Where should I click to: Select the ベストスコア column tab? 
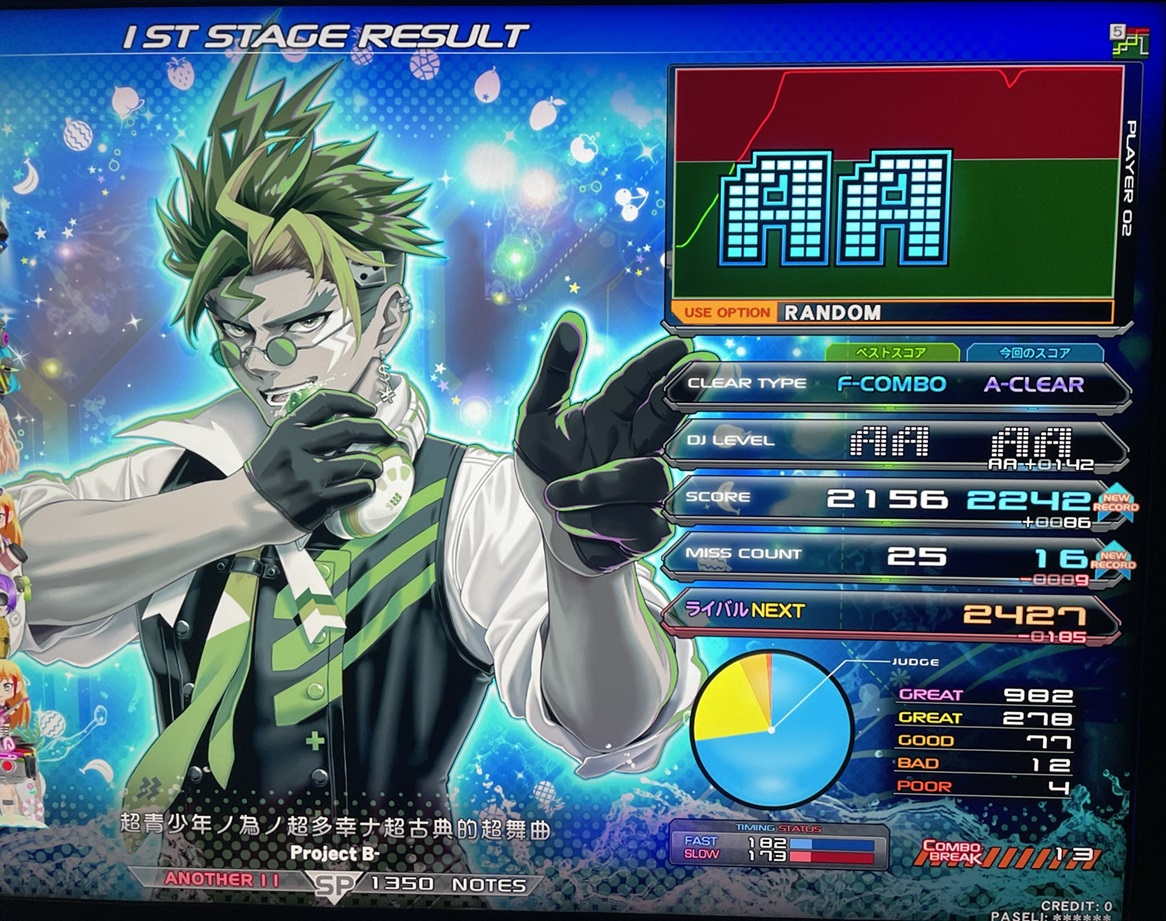892,352
